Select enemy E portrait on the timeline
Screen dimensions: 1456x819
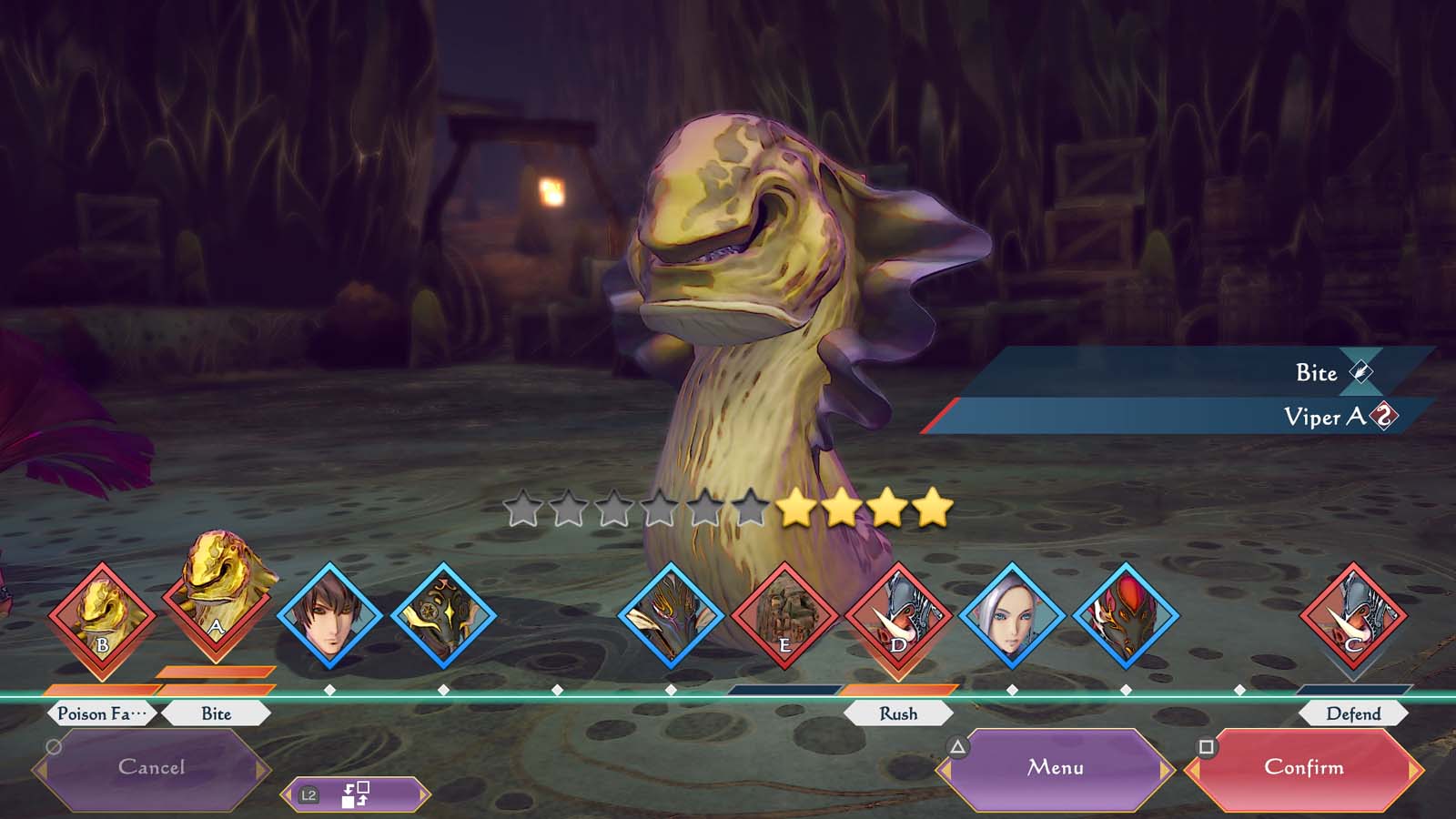tap(784, 616)
